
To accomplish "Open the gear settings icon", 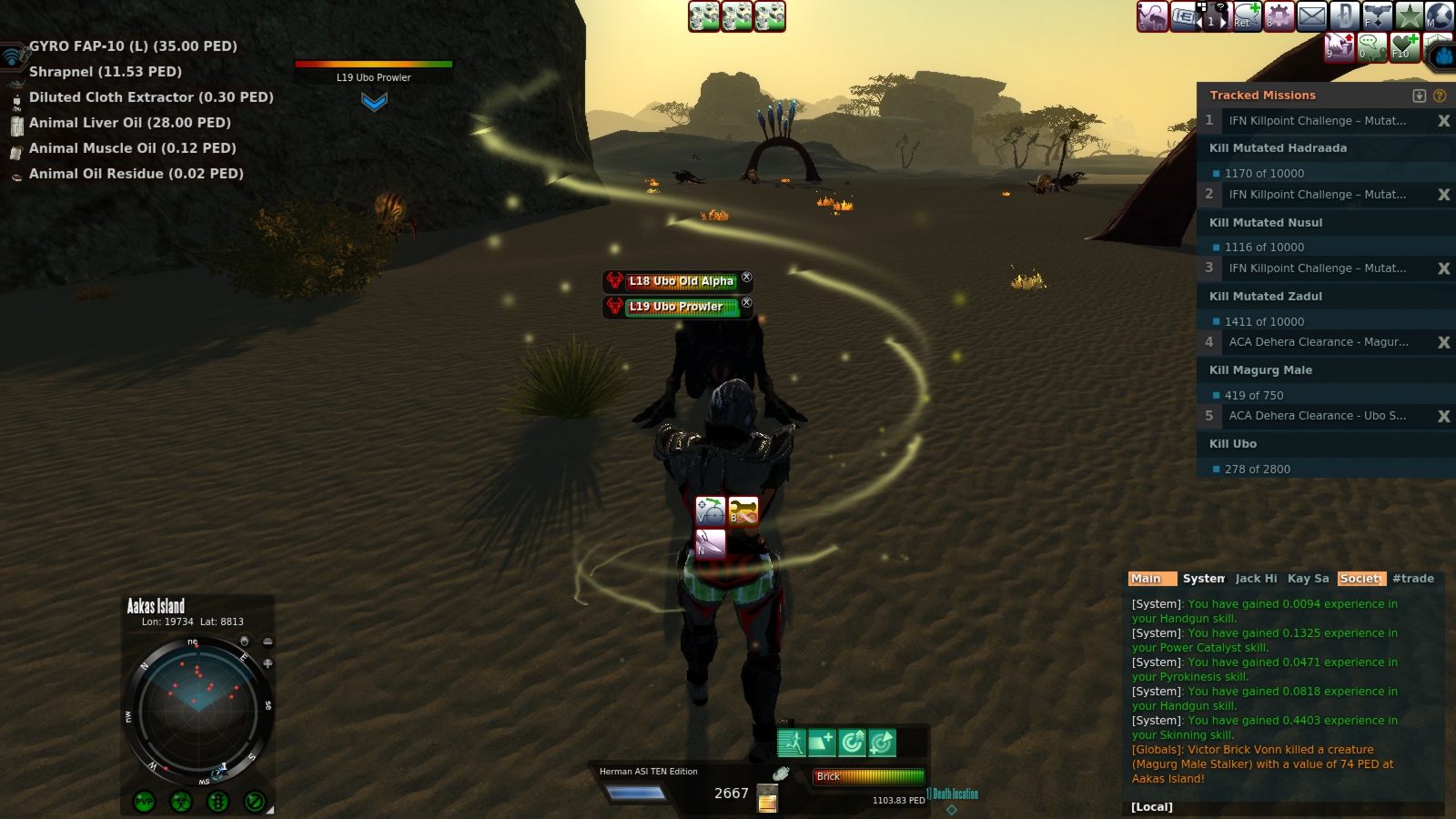I will tap(1279, 15).
